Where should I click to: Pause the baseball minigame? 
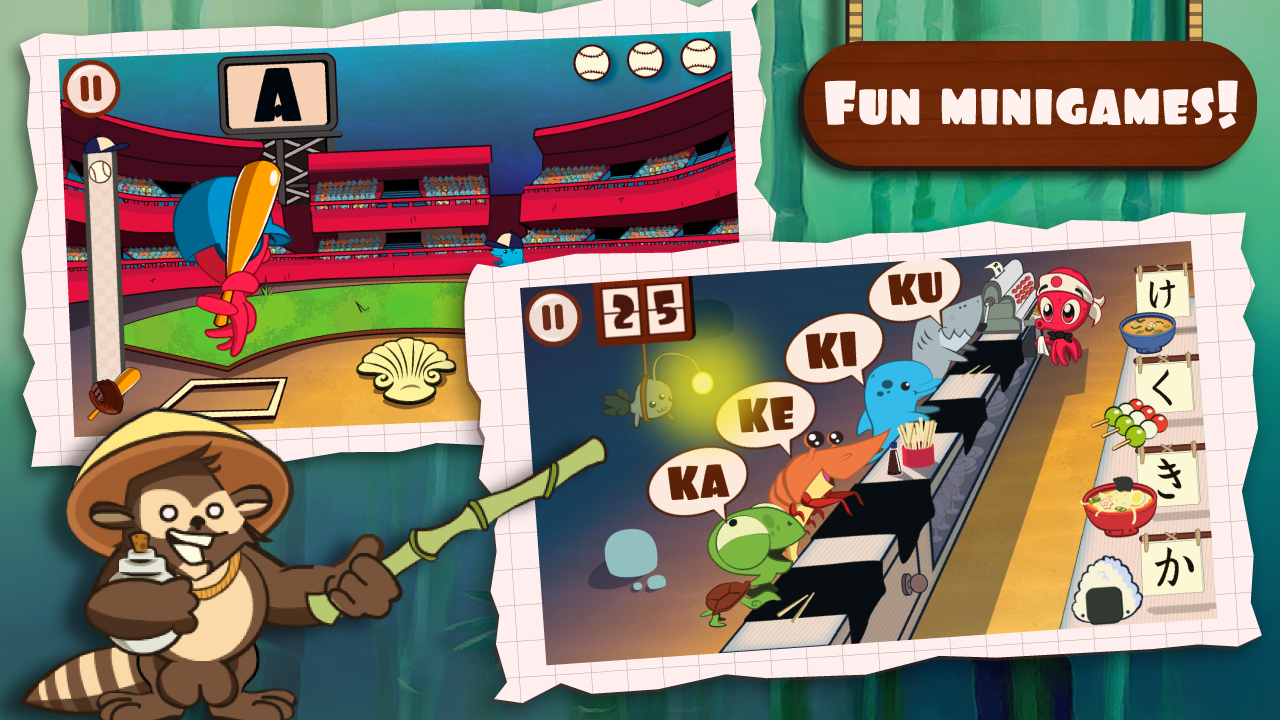(90, 90)
